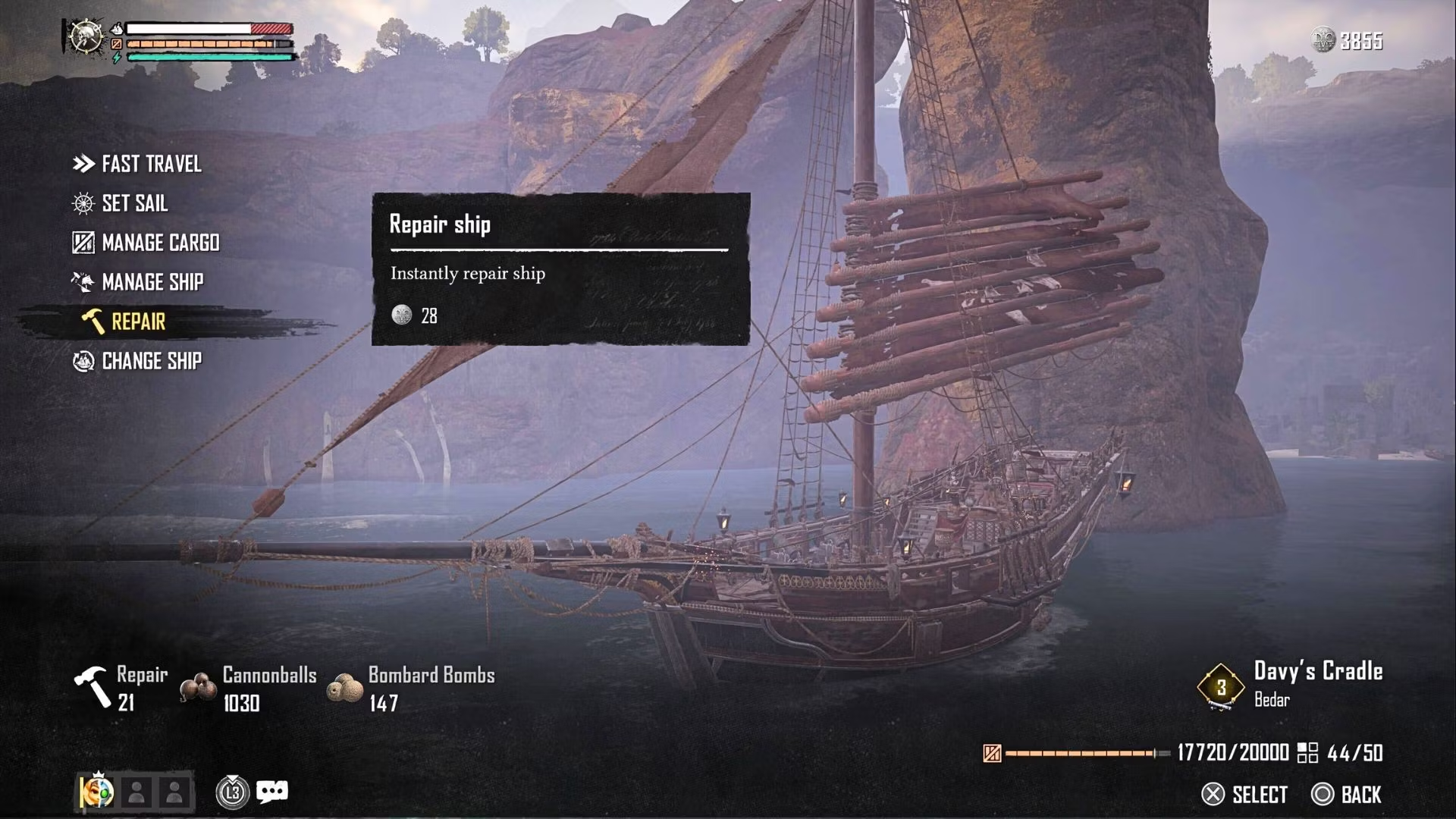
Task: Click the pirate emblem in top-left HUD
Action: click(x=86, y=36)
